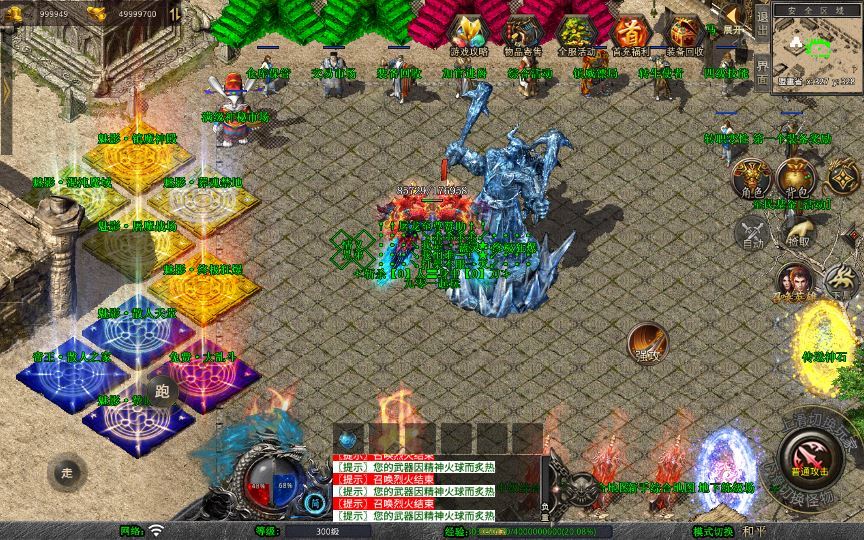This screenshot has width=864, height=540.
Task: Switch movement to 跑 run mode
Action: coord(162,391)
